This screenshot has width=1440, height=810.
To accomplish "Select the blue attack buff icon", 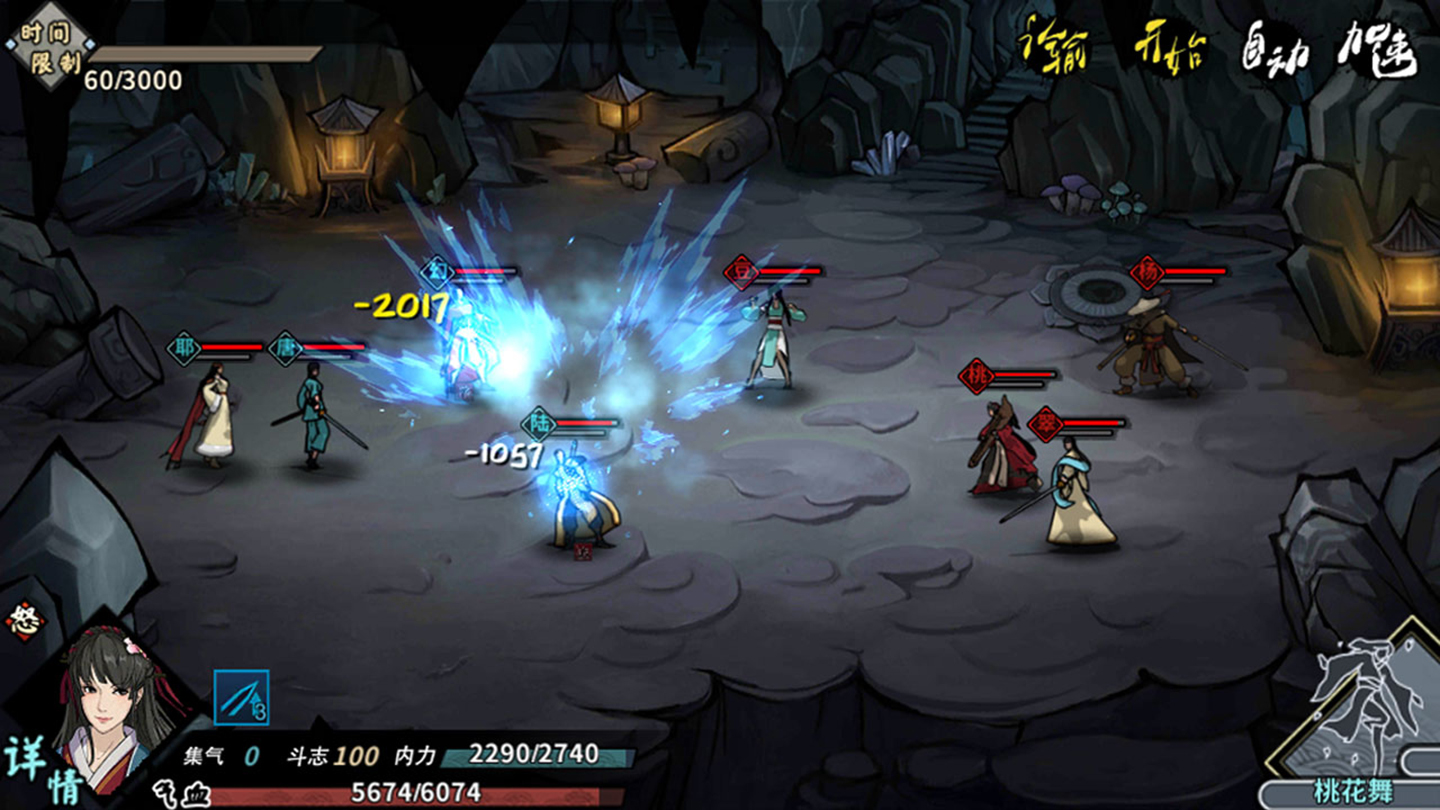I will pyautogui.click(x=241, y=697).
